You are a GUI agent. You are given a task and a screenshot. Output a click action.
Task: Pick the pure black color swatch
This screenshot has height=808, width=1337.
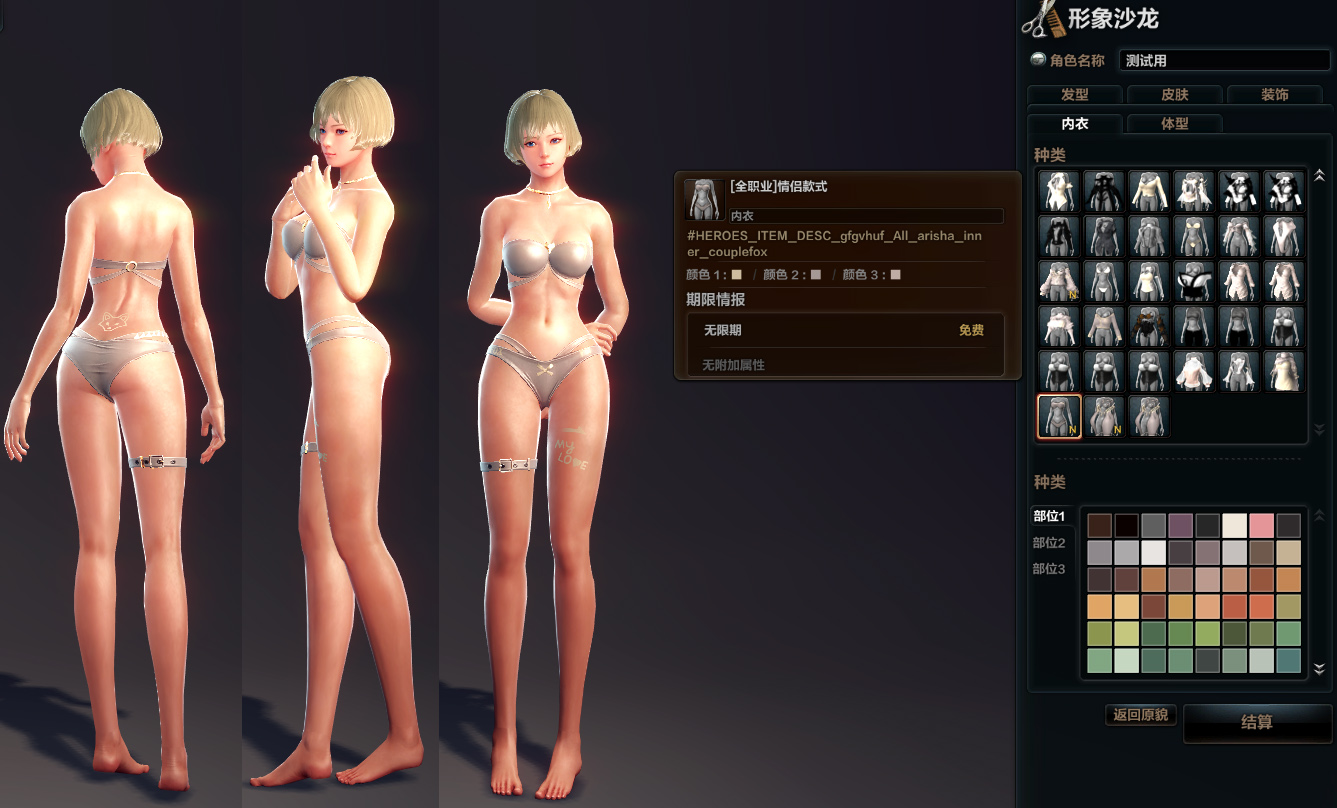[1127, 526]
